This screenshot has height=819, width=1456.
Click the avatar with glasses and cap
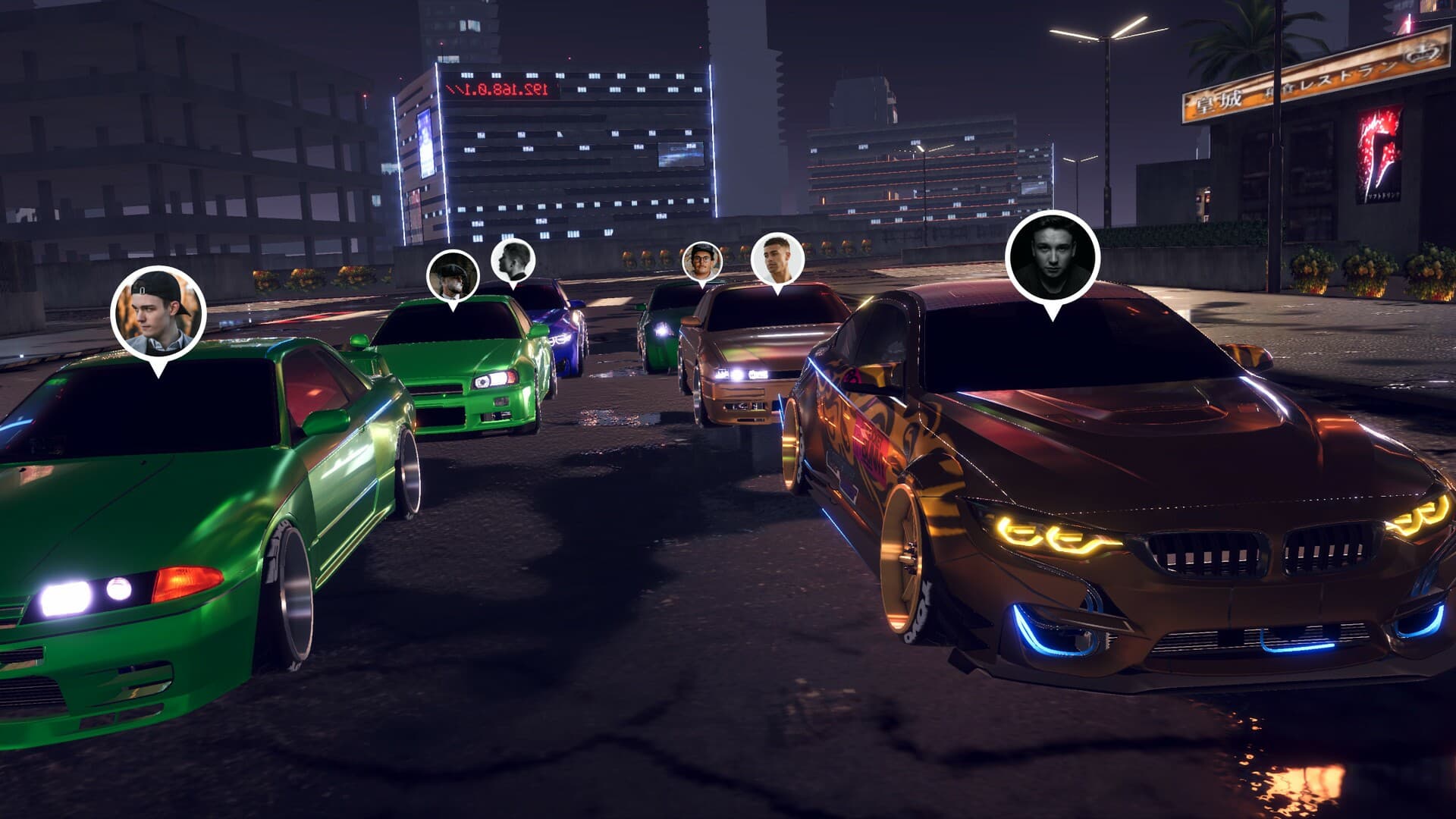point(701,262)
